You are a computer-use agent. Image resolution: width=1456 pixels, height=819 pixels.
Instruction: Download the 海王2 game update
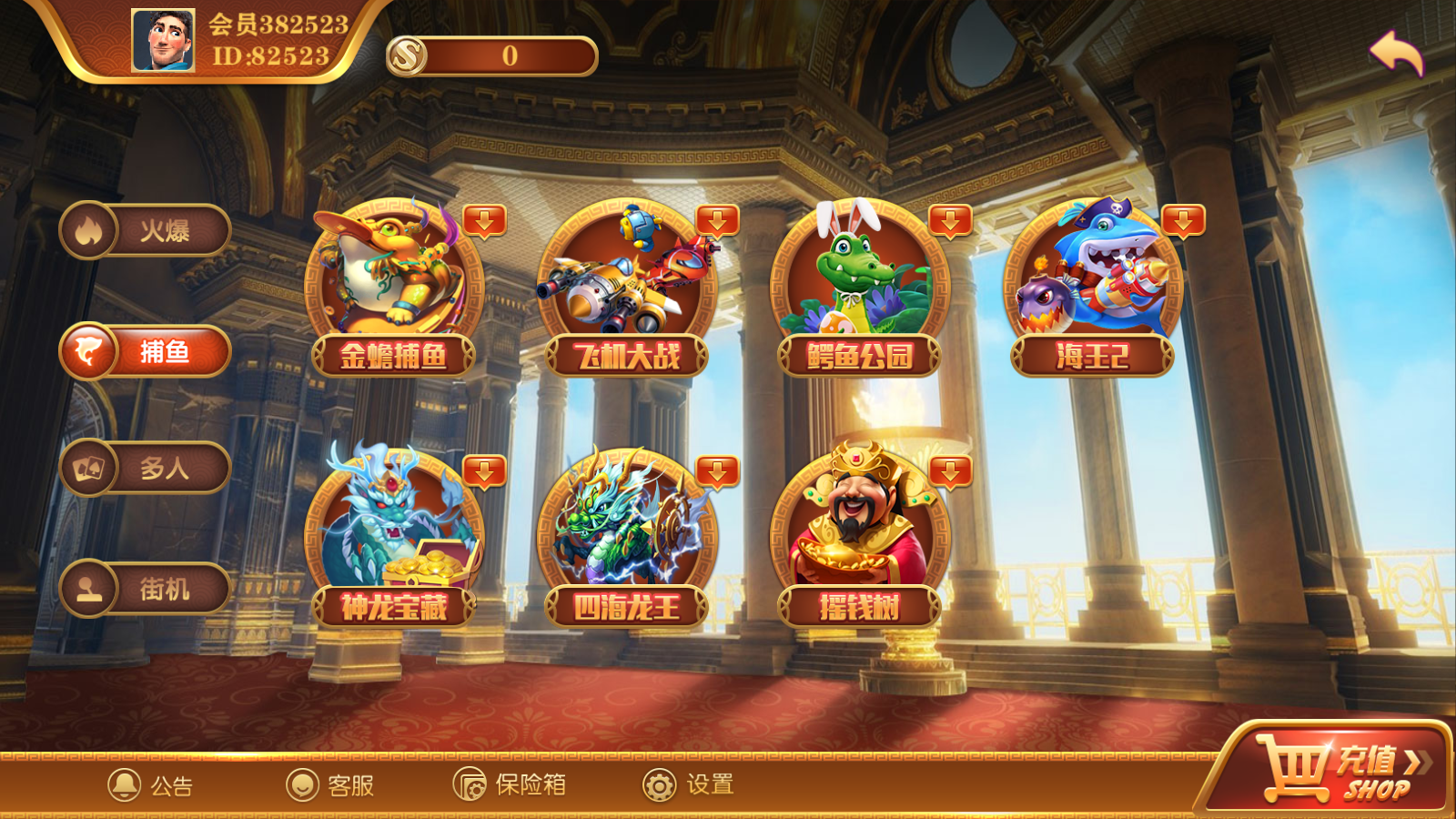pos(1184,221)
